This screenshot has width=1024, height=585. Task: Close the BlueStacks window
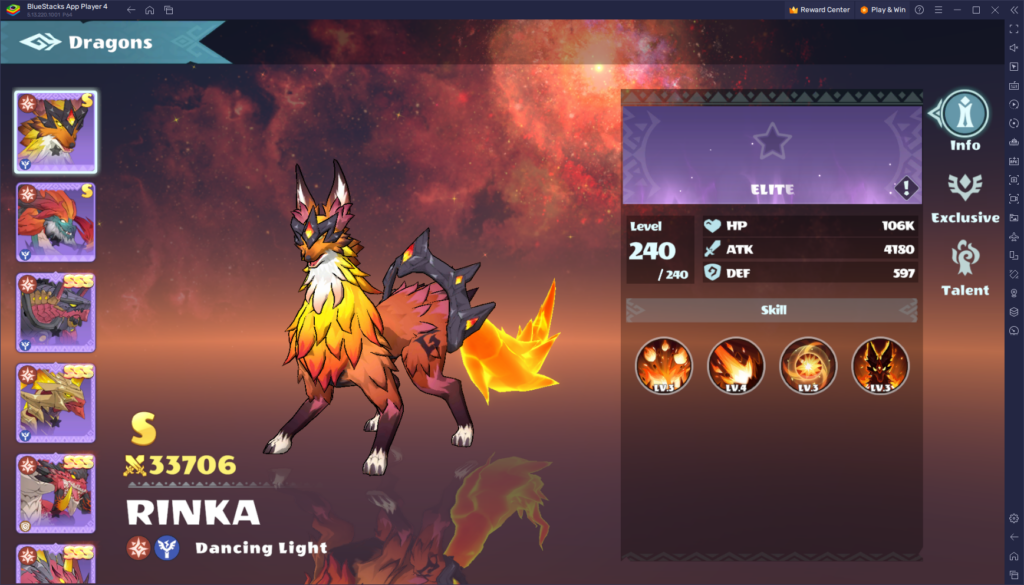[993, 9]
